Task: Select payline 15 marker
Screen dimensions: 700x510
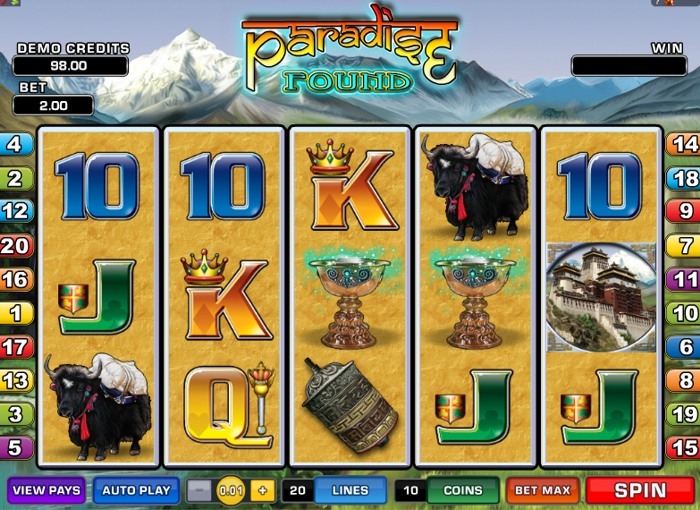Action: (x=684, y=447)
